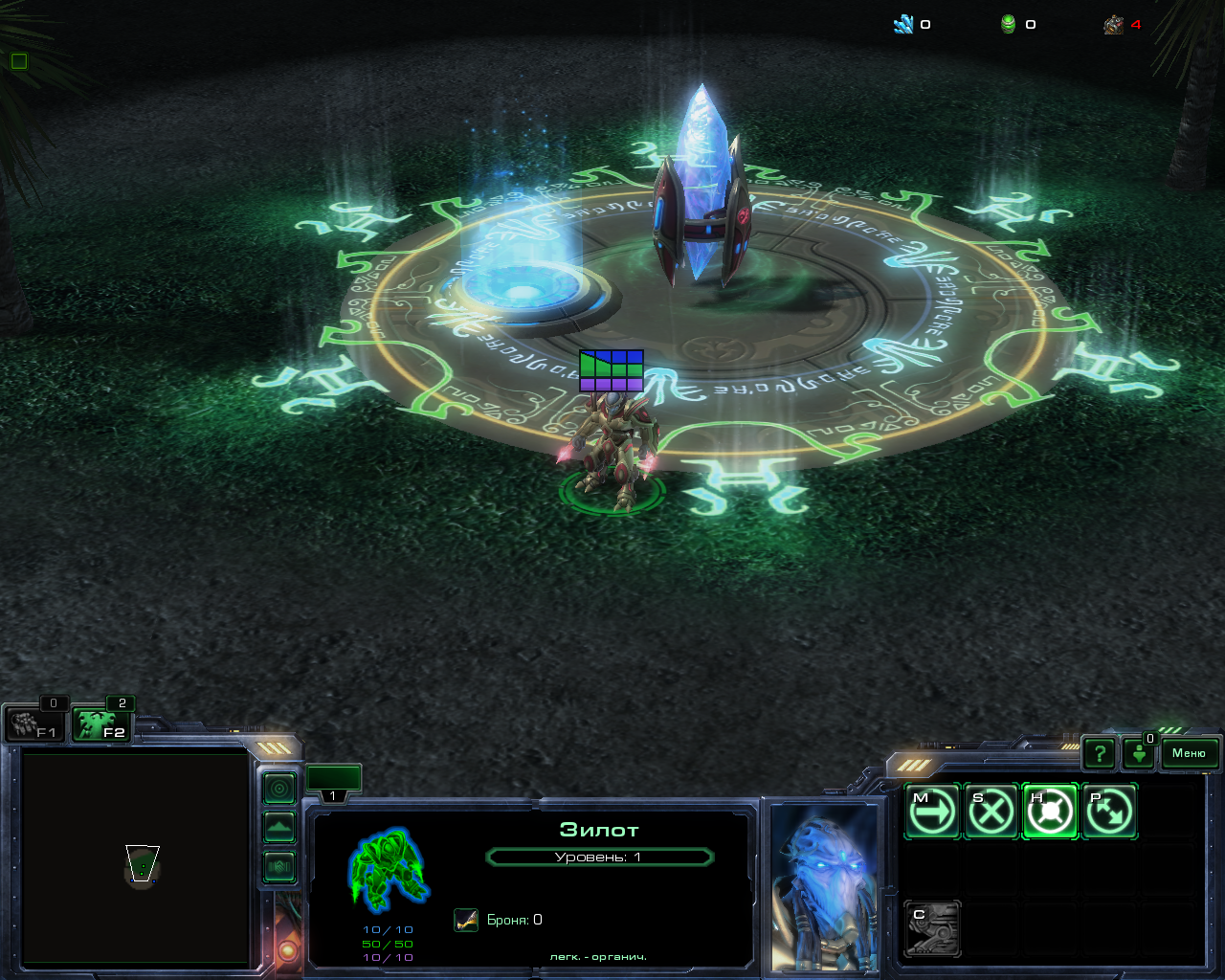Open the Меню button
Viewport: 1225px width, 980px height.
[1190, 753]
